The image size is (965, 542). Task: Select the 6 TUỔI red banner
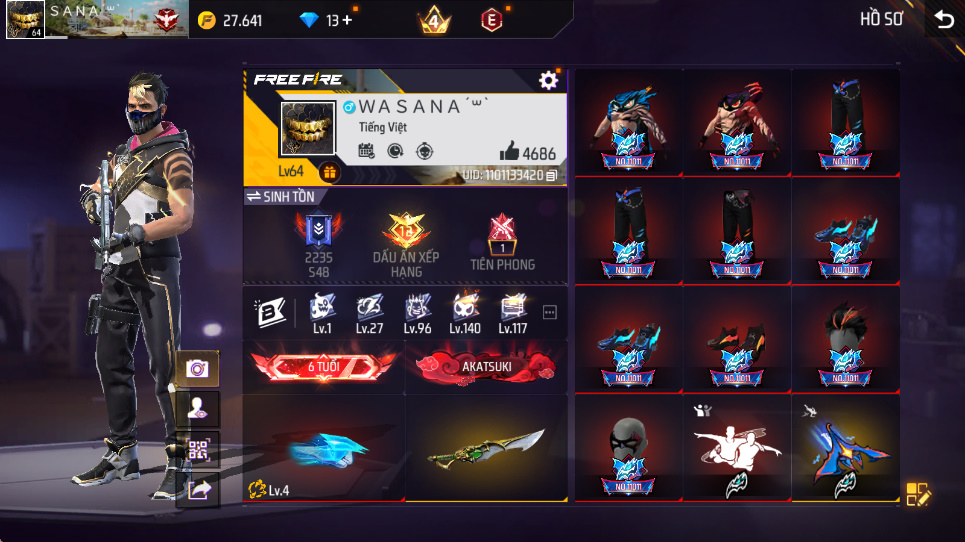coord(324,366)
